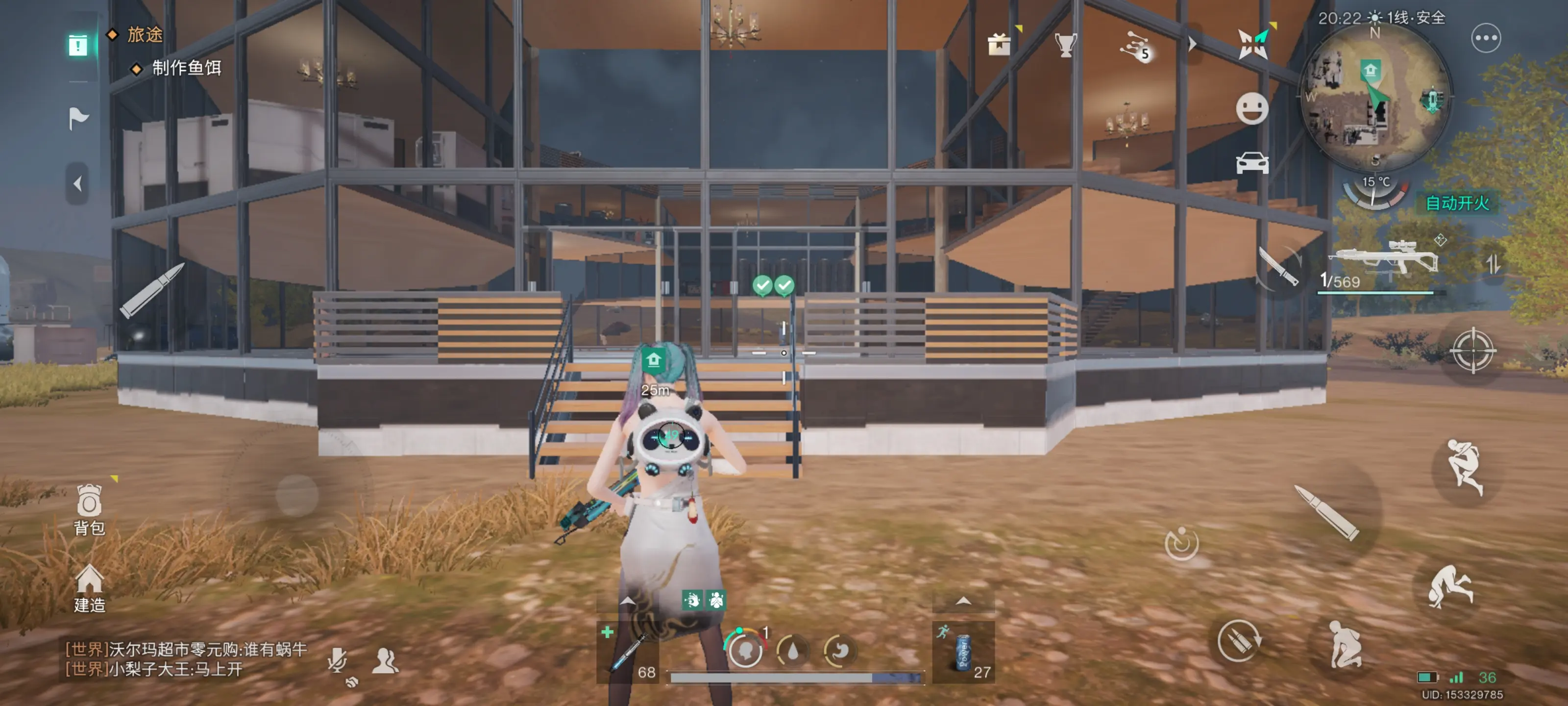Open the three-dots more options menu
1568x706 pixels.
point(1485,38)
